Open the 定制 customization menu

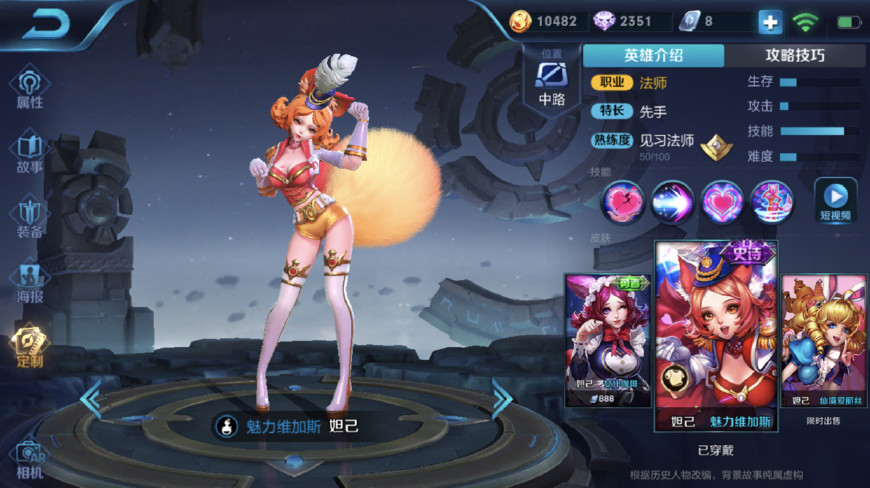coord(30,346)
